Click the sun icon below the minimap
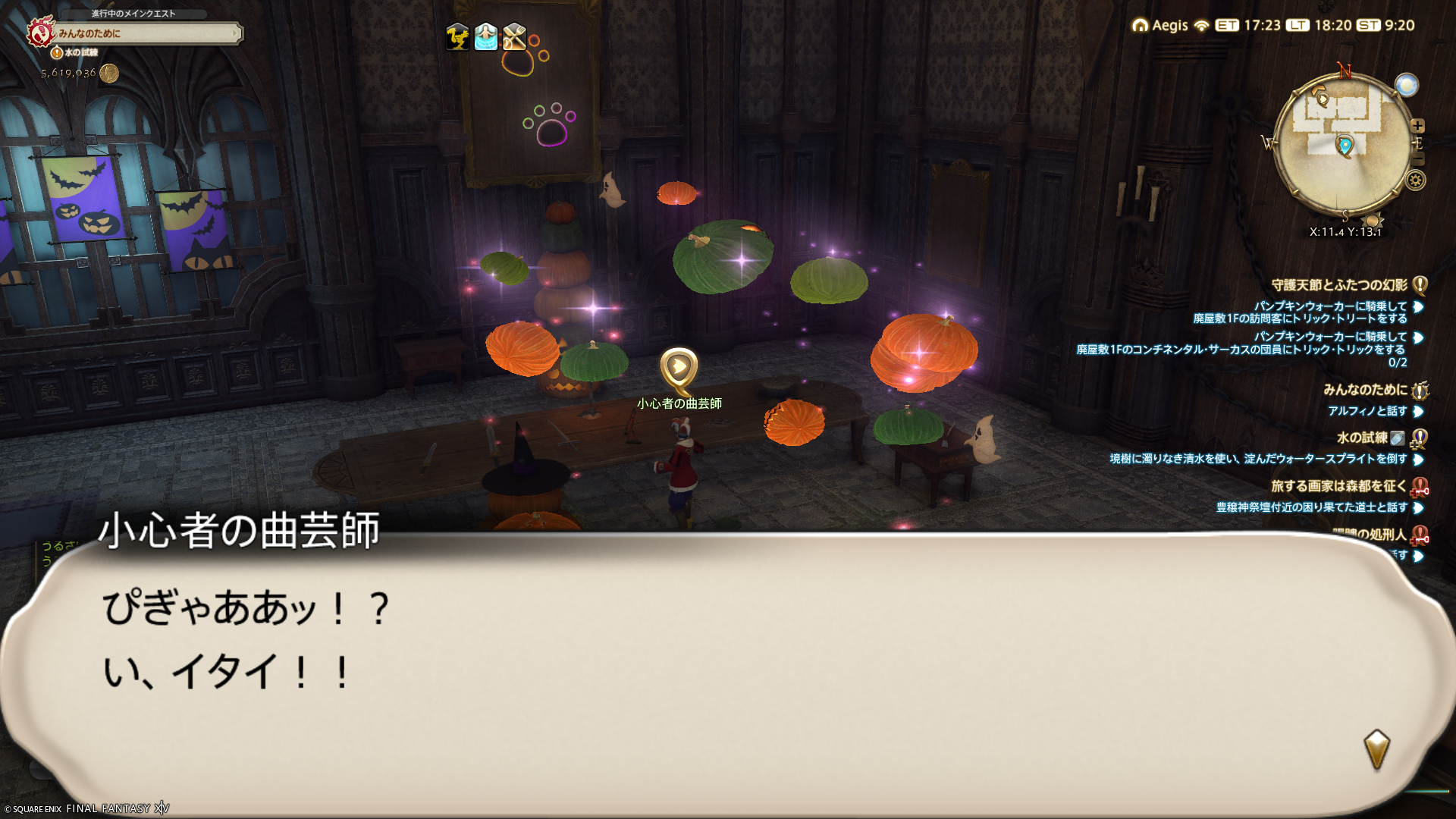 1371,221
